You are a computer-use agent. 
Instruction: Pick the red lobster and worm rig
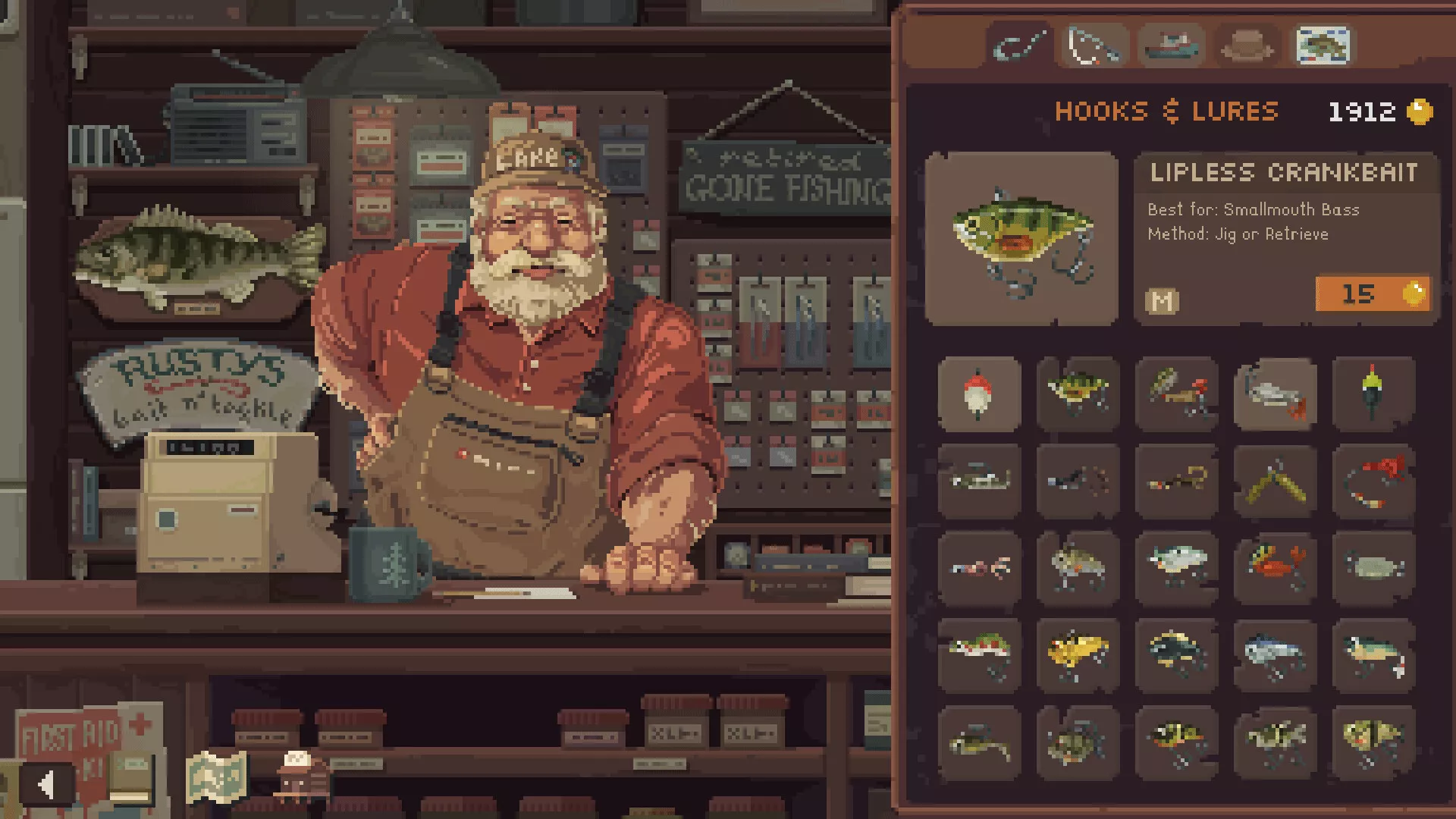coord(1373,481)
